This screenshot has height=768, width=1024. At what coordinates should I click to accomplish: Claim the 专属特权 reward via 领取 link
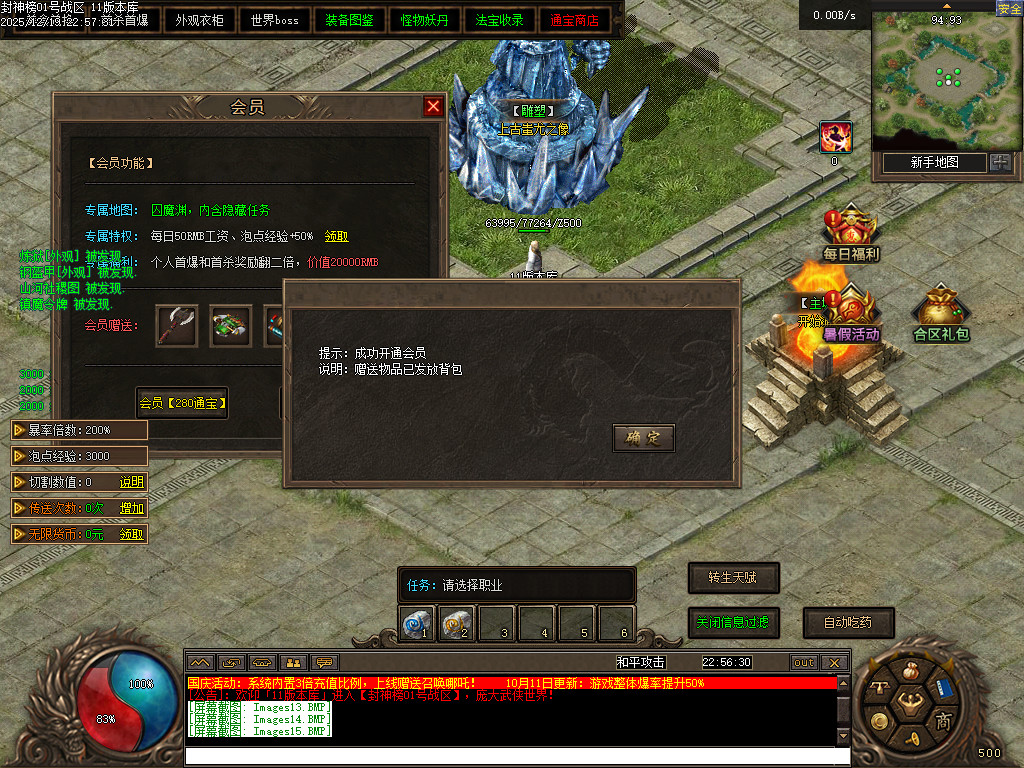point(337,237)
